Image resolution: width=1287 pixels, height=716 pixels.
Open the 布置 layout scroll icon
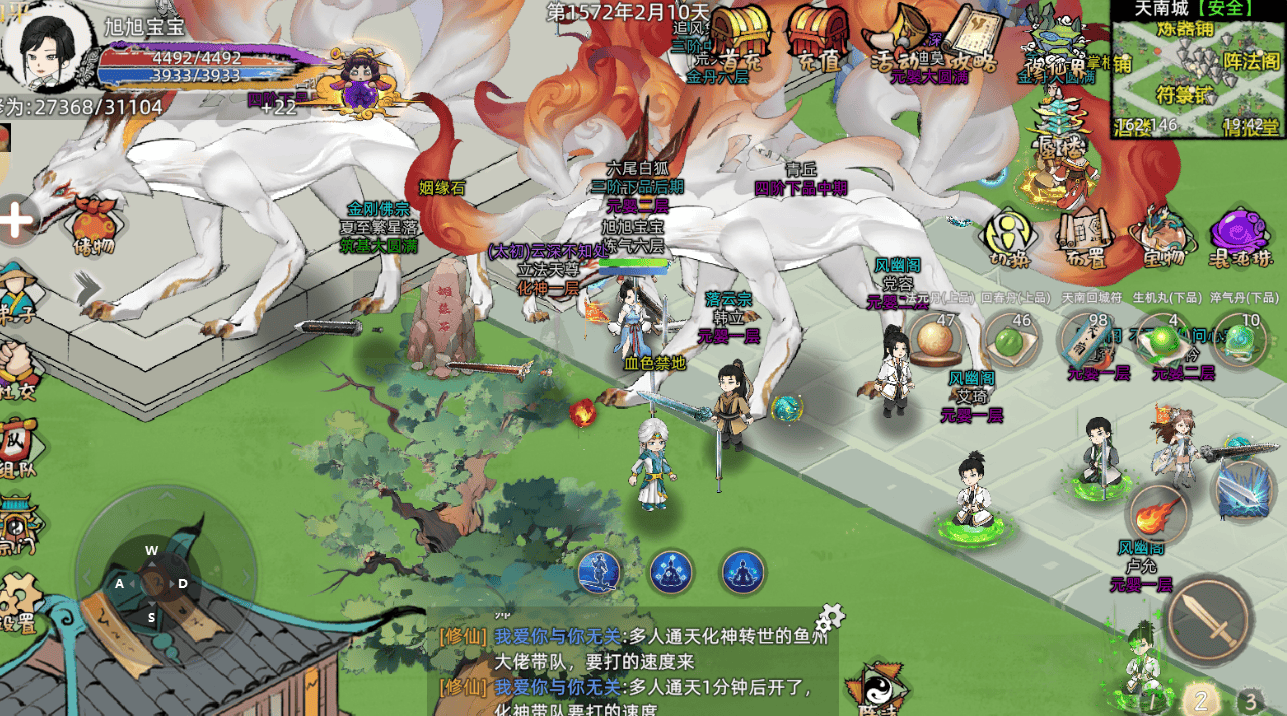coord(1085,238)
